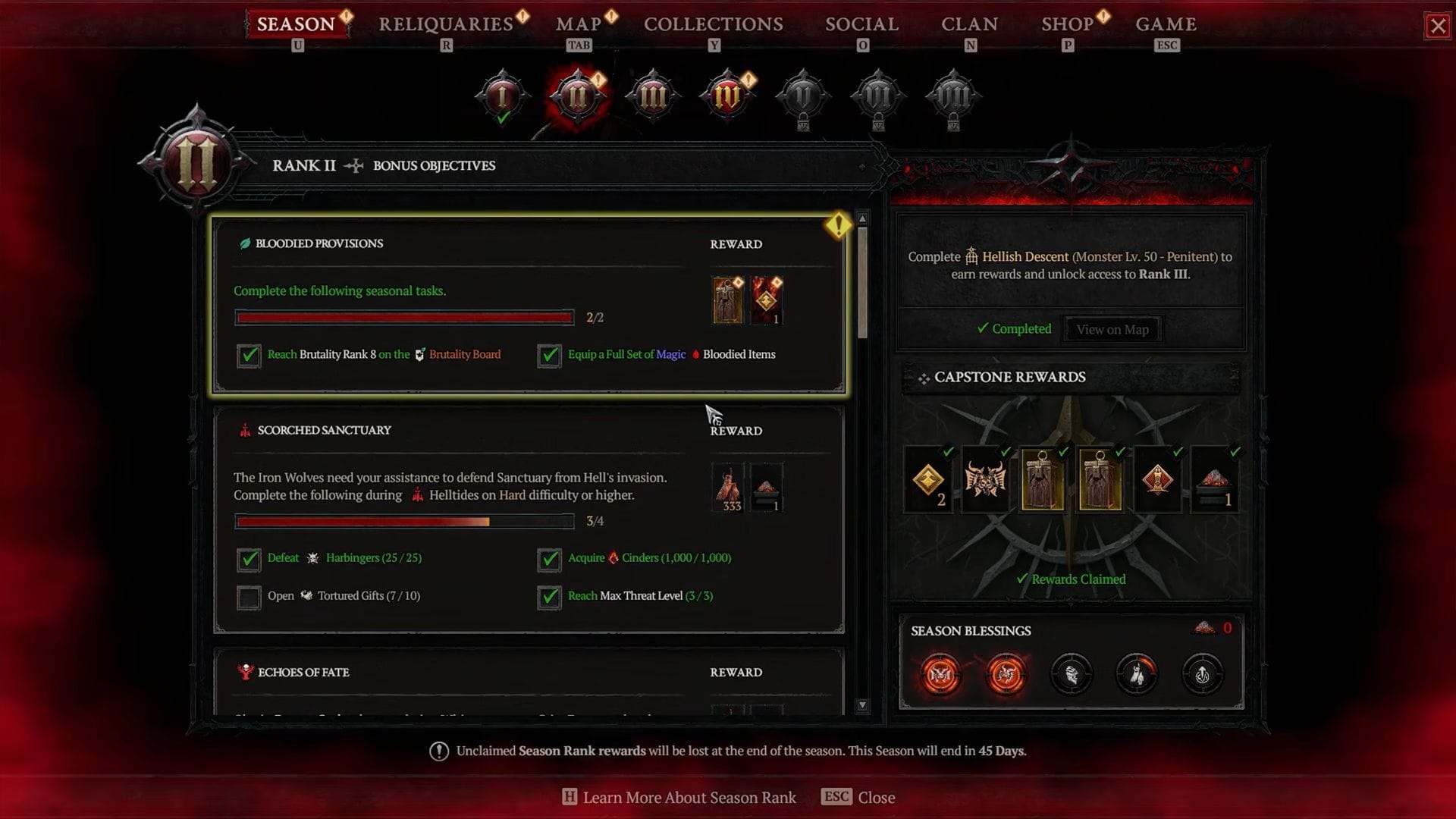Screen dimensions: 1456x819
Task: Open the Reliquaries menu
Action: pyautogui.click(x=446, y=24)
